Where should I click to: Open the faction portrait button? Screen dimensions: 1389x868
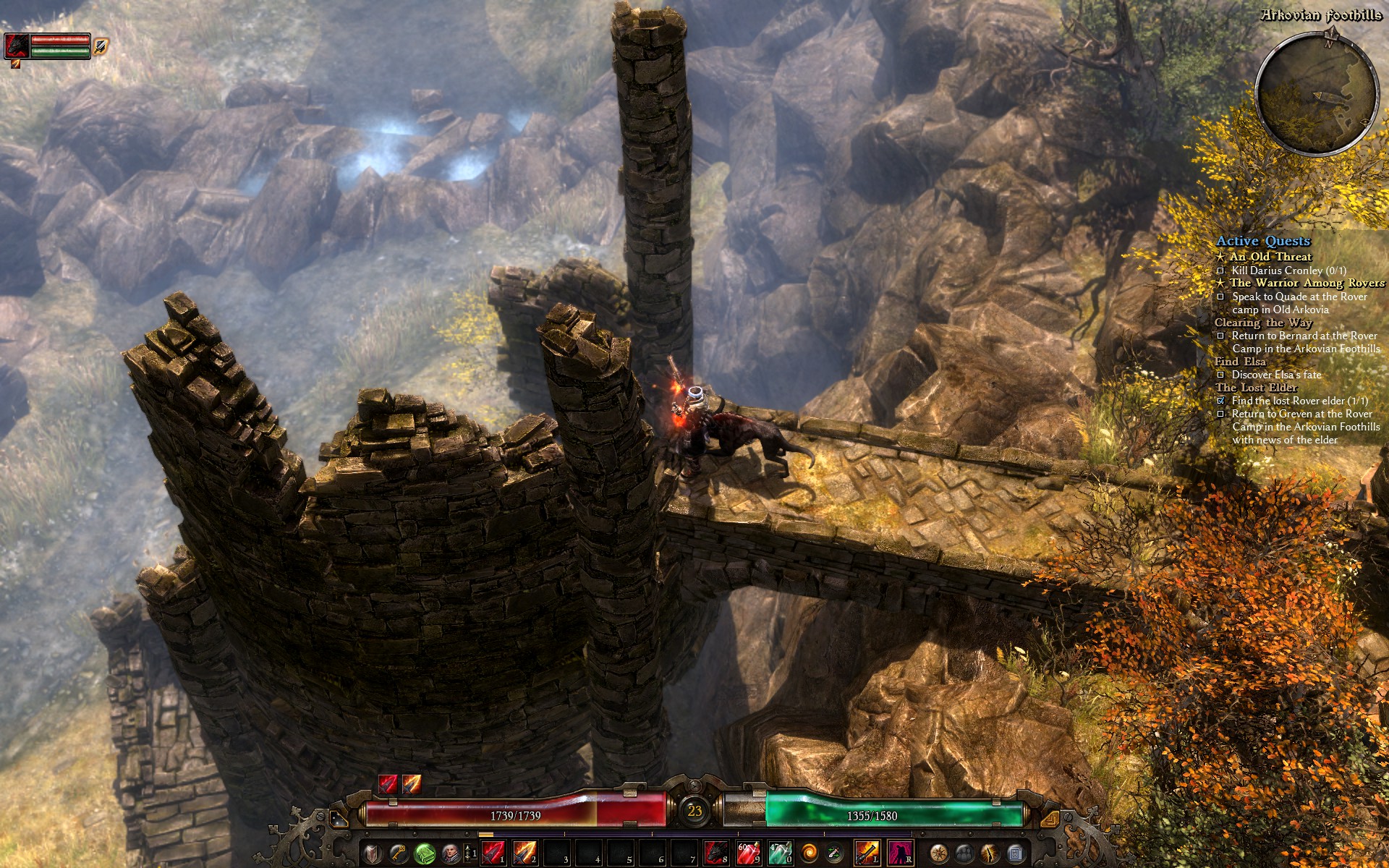pos(450,852)
